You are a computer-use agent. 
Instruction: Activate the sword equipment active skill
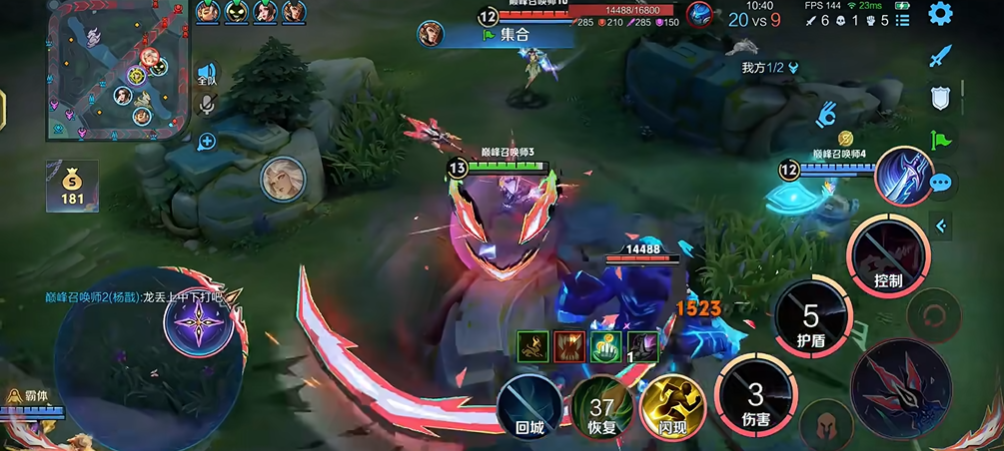tap(903, 176)
